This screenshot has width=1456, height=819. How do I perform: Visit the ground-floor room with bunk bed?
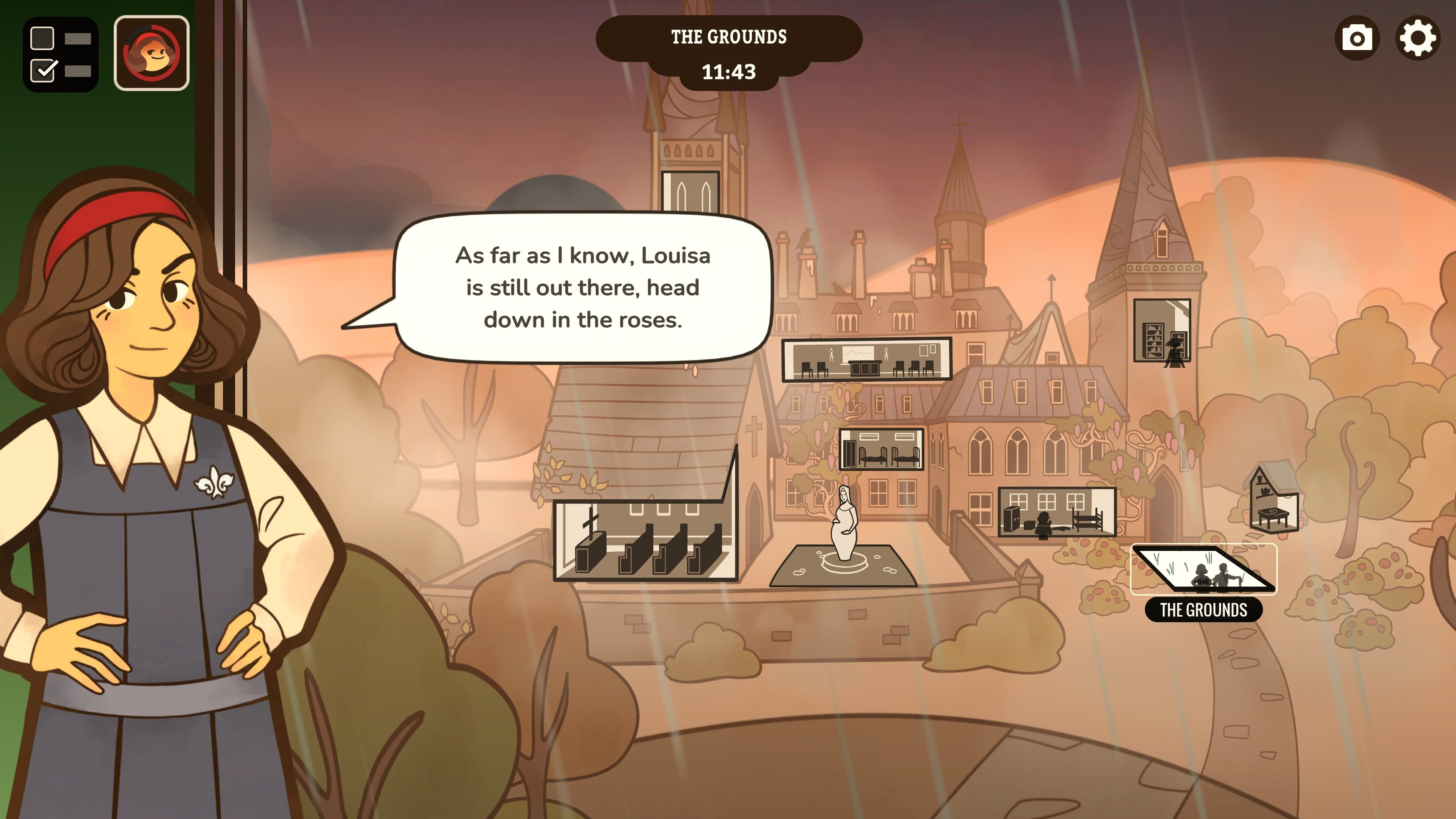pos(1056,512)
